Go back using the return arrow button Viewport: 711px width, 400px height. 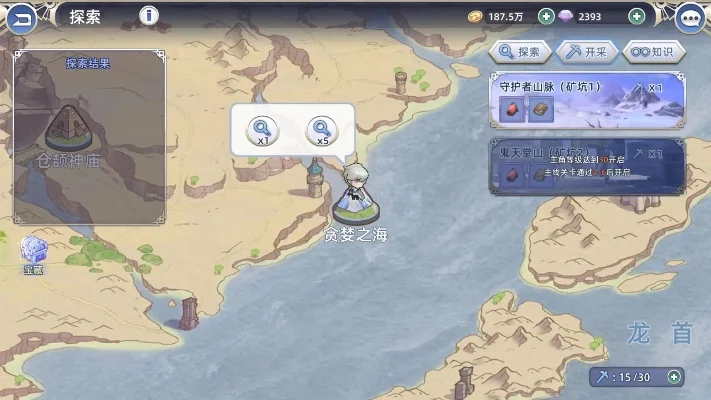tap(22, 17)
